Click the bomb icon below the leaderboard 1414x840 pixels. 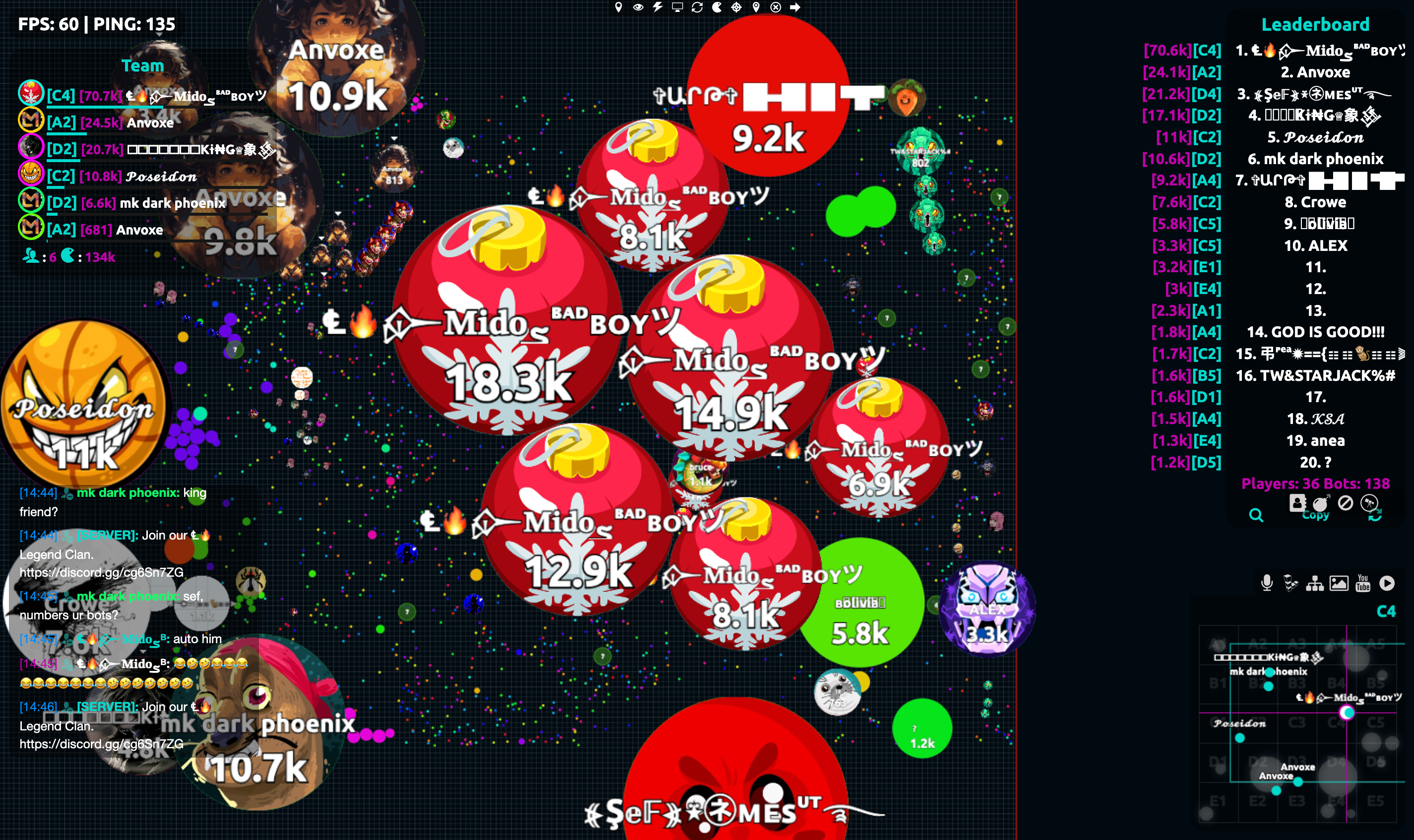(1321, 503)
